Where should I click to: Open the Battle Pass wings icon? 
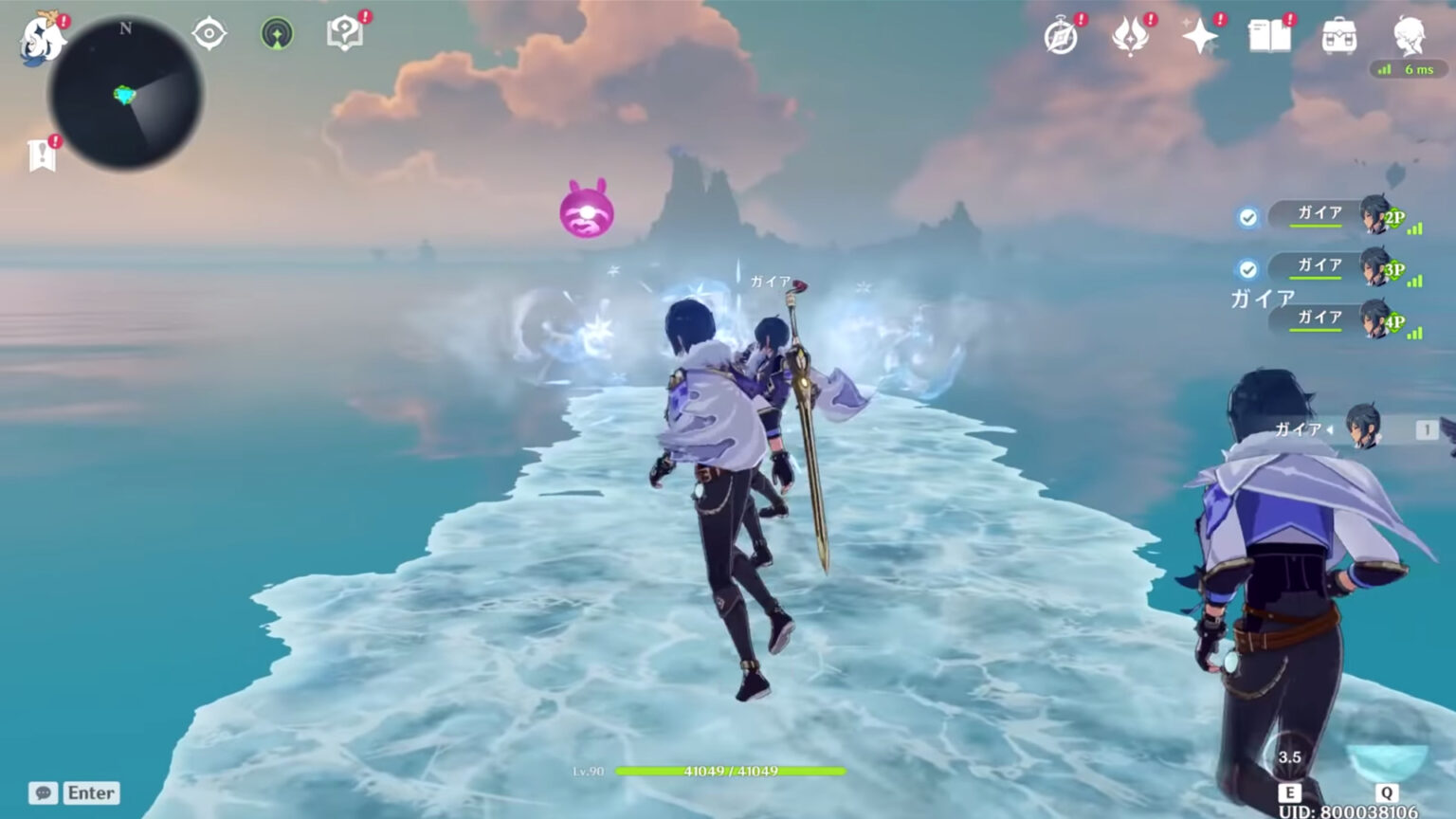pyautogui.click(x=1130, y=38)
